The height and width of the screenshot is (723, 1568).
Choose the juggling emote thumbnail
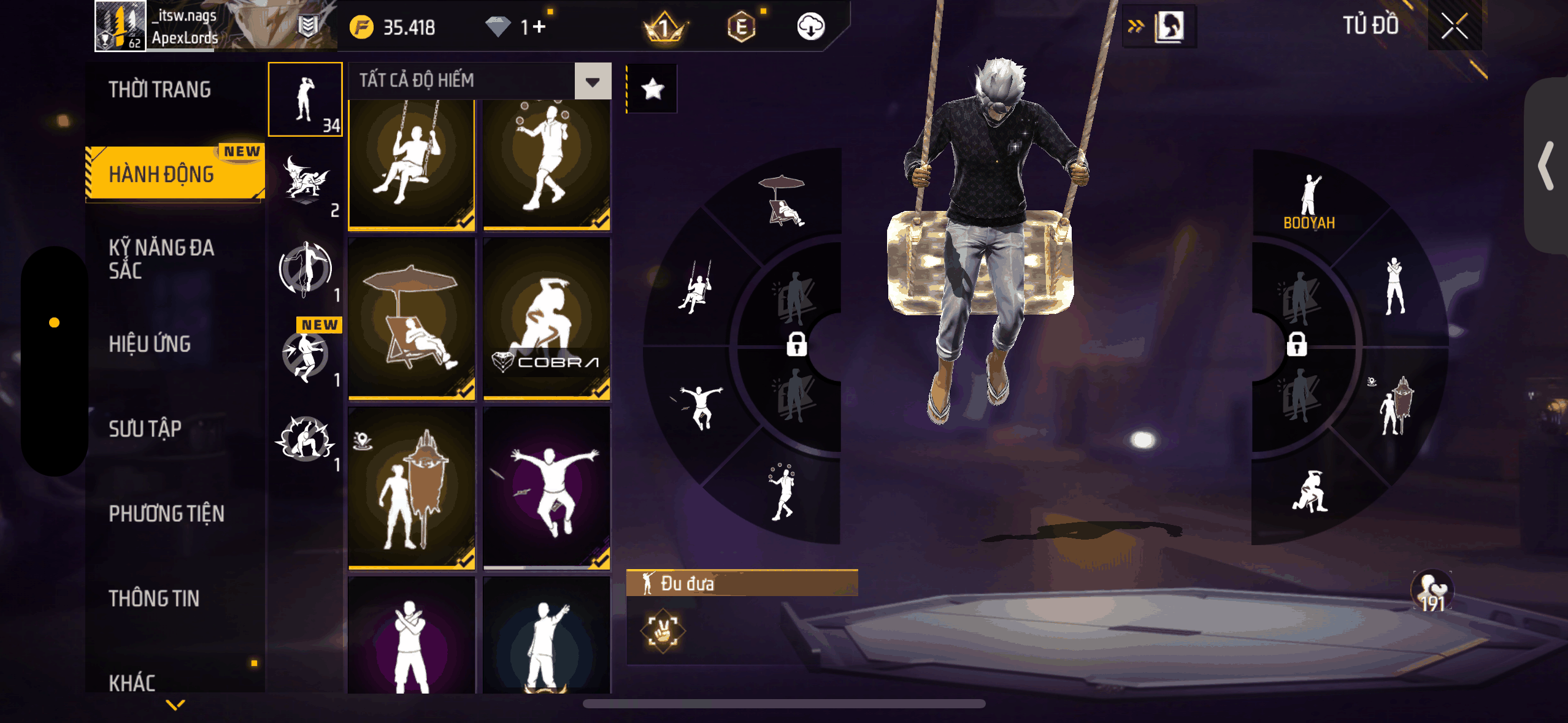click(546, 164)
